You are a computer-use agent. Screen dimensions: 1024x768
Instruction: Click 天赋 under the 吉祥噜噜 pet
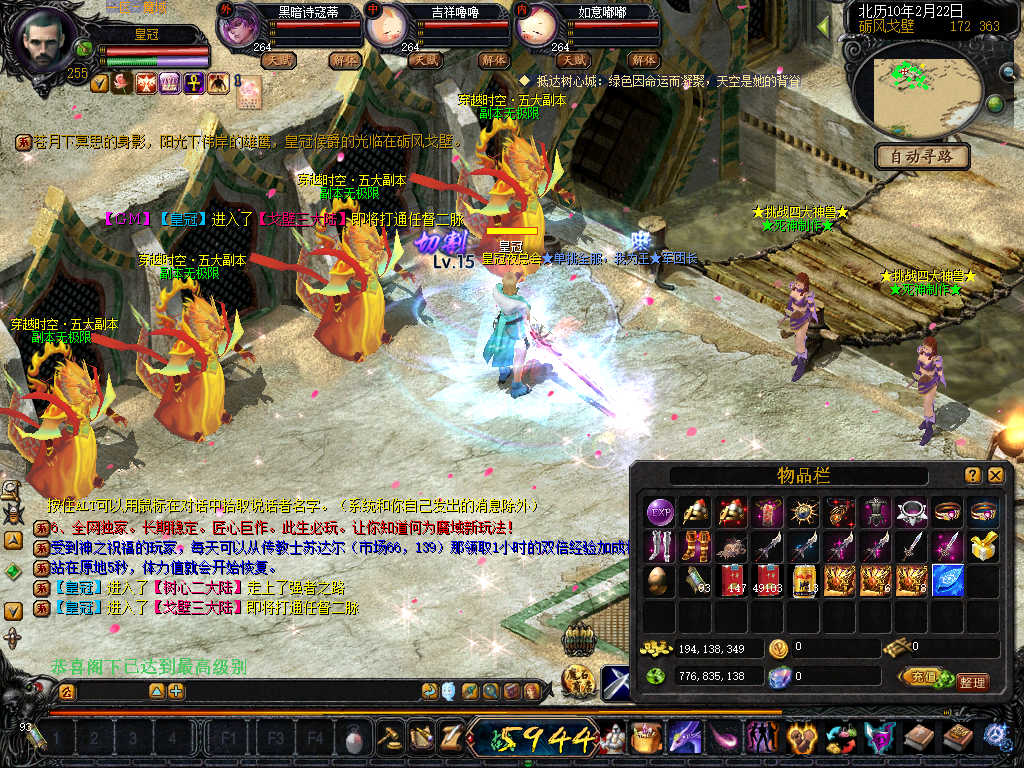click(426, 60)
